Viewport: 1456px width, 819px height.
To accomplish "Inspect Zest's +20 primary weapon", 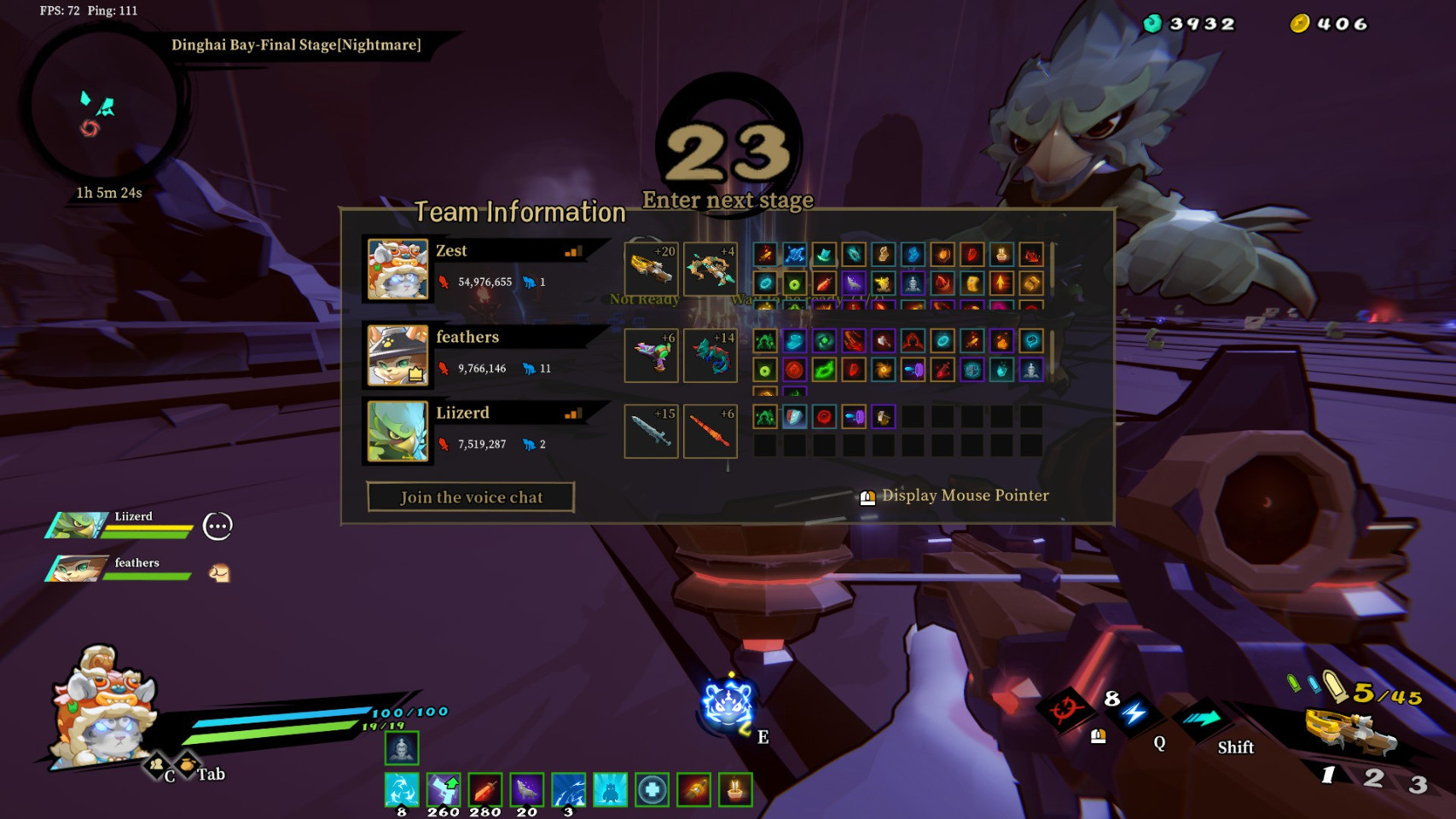I will pyautogui.click(x=651, y=269).
